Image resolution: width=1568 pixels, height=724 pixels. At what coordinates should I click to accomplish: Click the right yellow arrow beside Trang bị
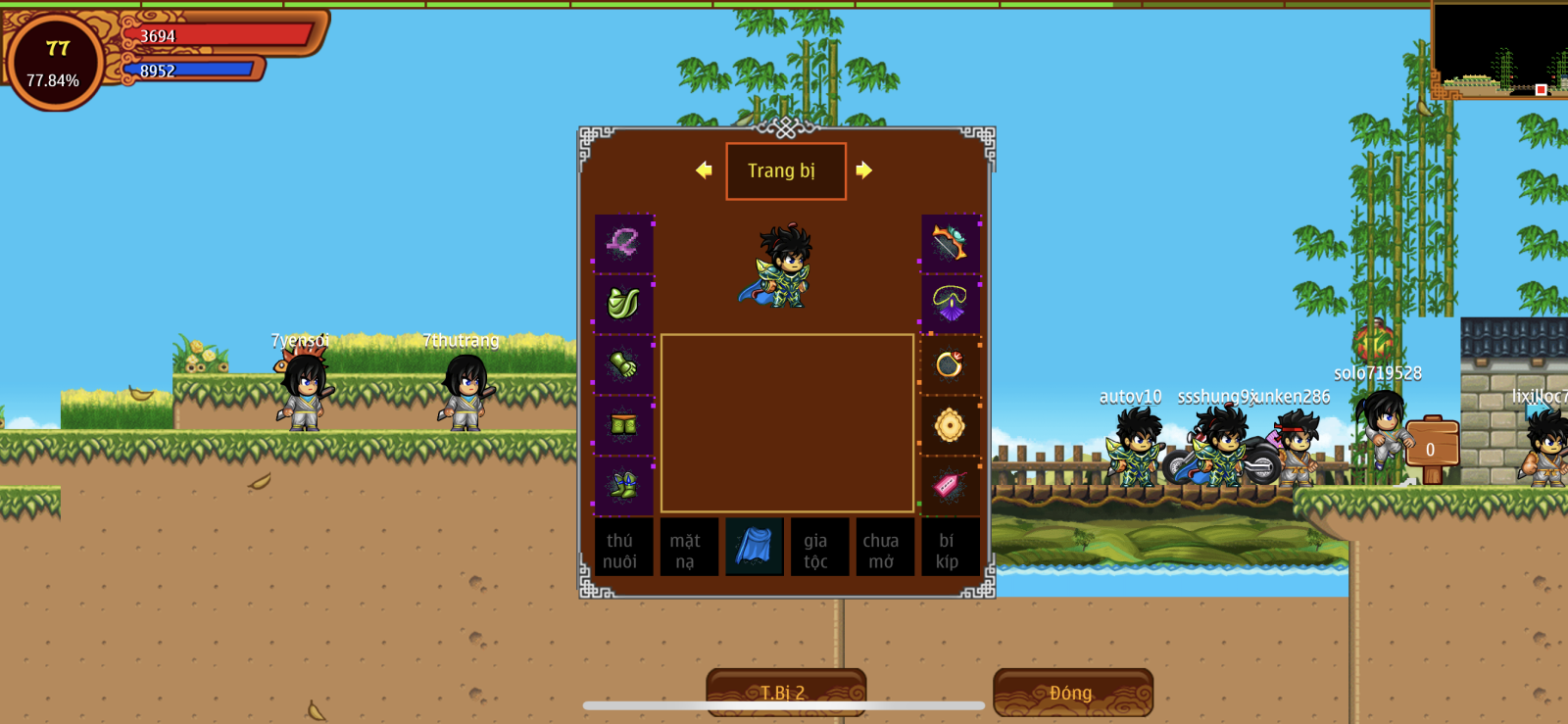863,170
